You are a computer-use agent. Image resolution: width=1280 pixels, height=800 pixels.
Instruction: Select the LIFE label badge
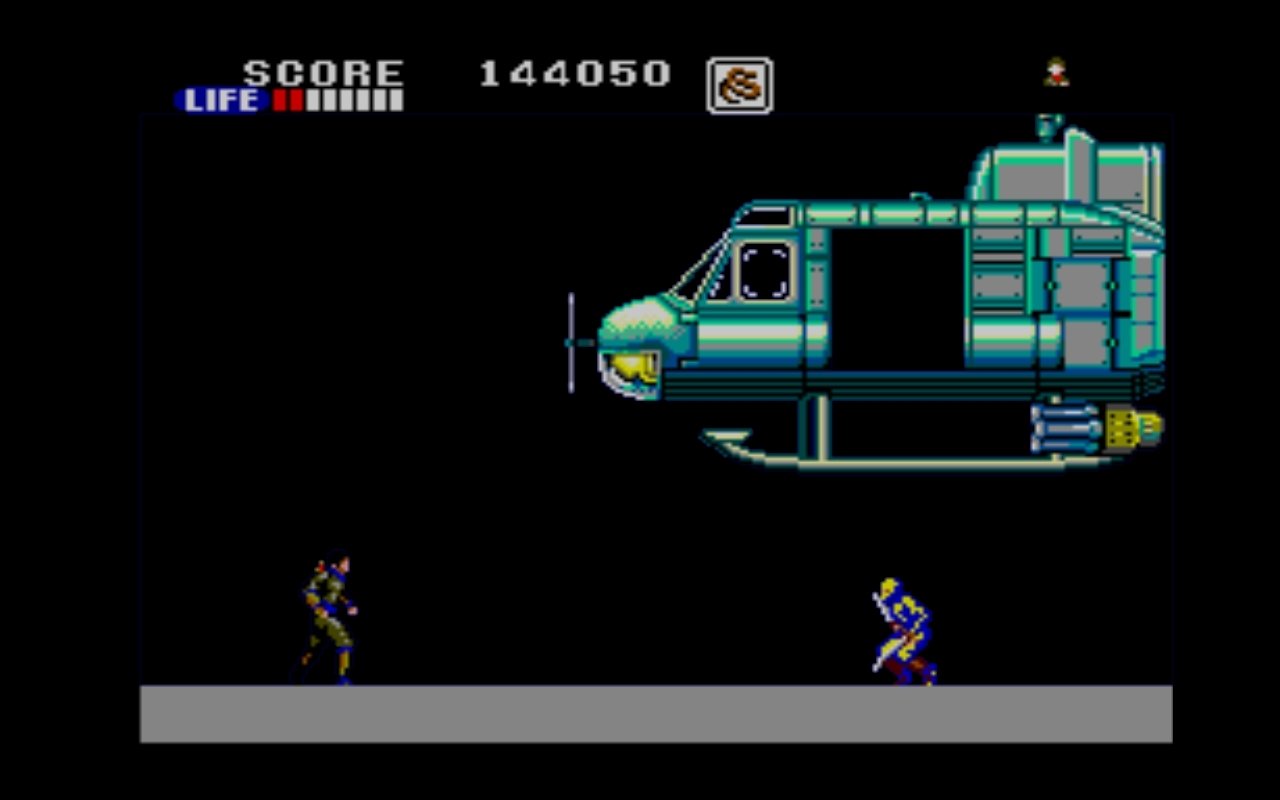click(222, 100)
